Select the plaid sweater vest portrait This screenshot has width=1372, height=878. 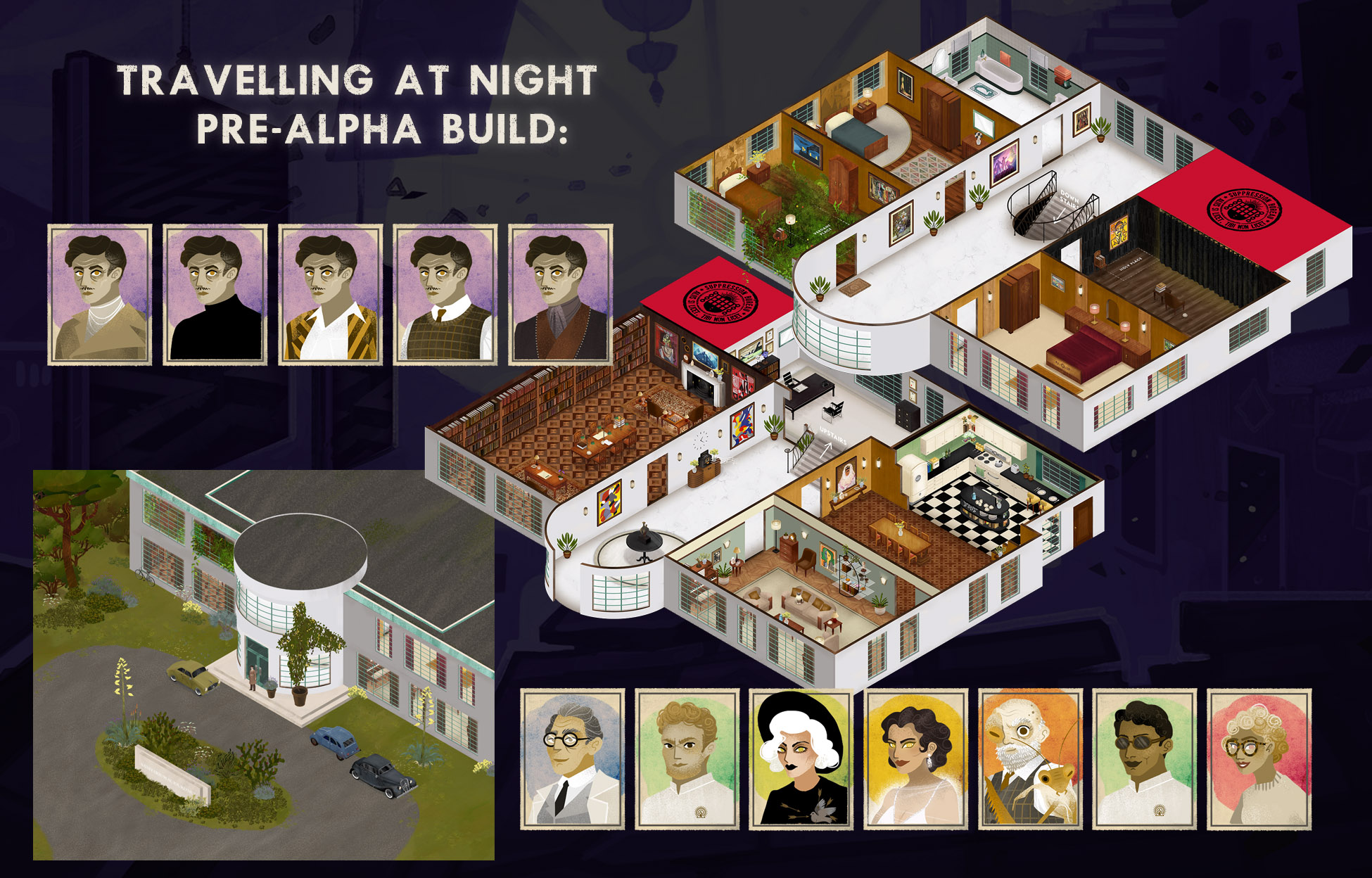pyautogui.click(x=445, y=295)
